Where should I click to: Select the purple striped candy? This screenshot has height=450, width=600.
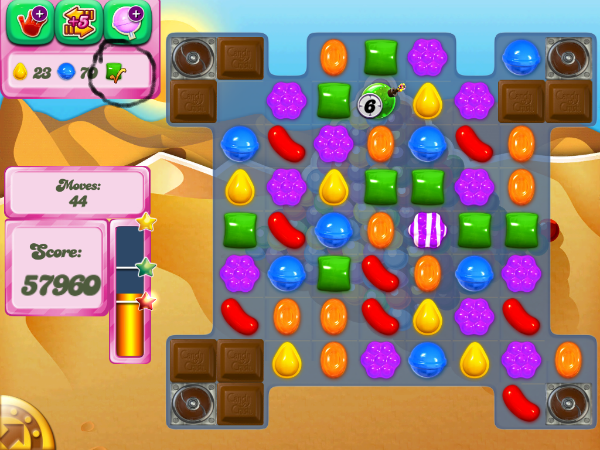(427, 229)
